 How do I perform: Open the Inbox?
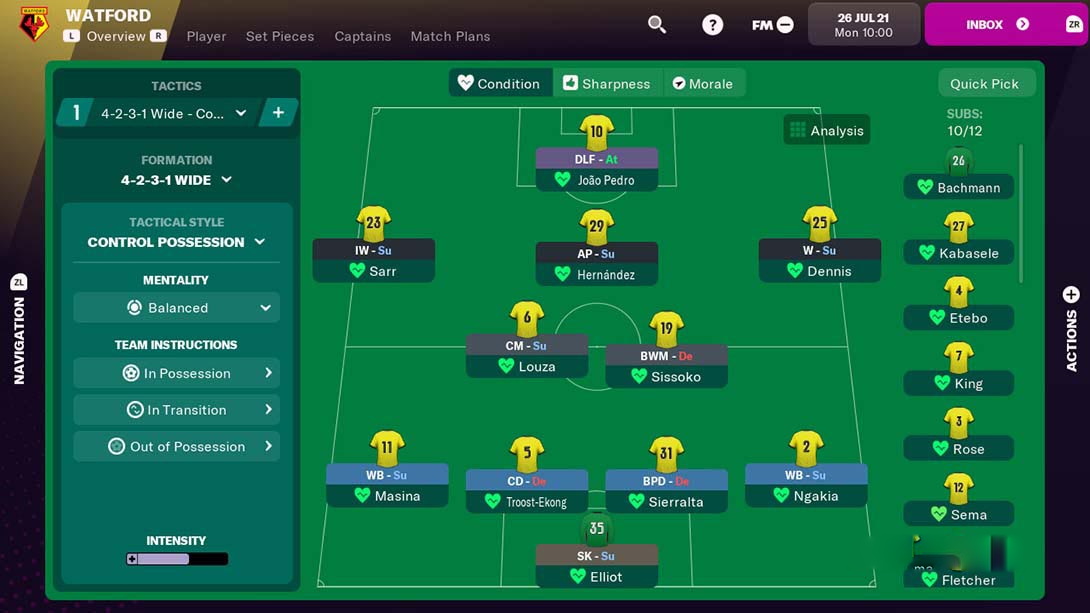click(996, 24)
